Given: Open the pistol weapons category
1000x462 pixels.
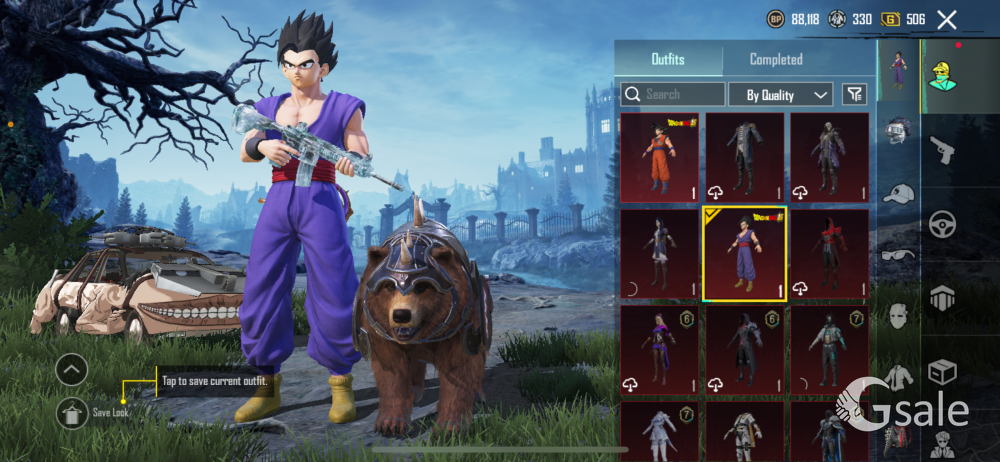Looking at the screenshot, I should coord(942,149).
